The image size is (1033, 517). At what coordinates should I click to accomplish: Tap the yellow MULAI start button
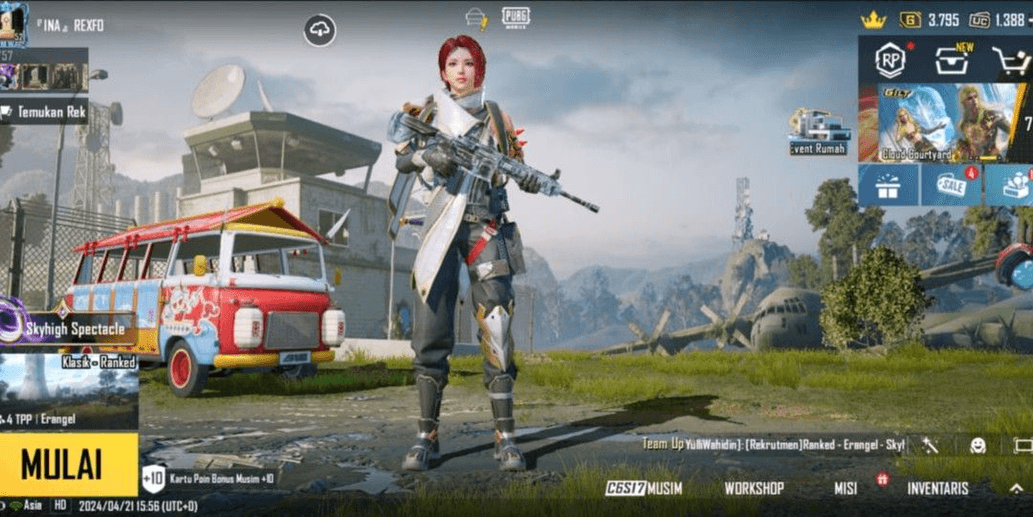(68, 465)
